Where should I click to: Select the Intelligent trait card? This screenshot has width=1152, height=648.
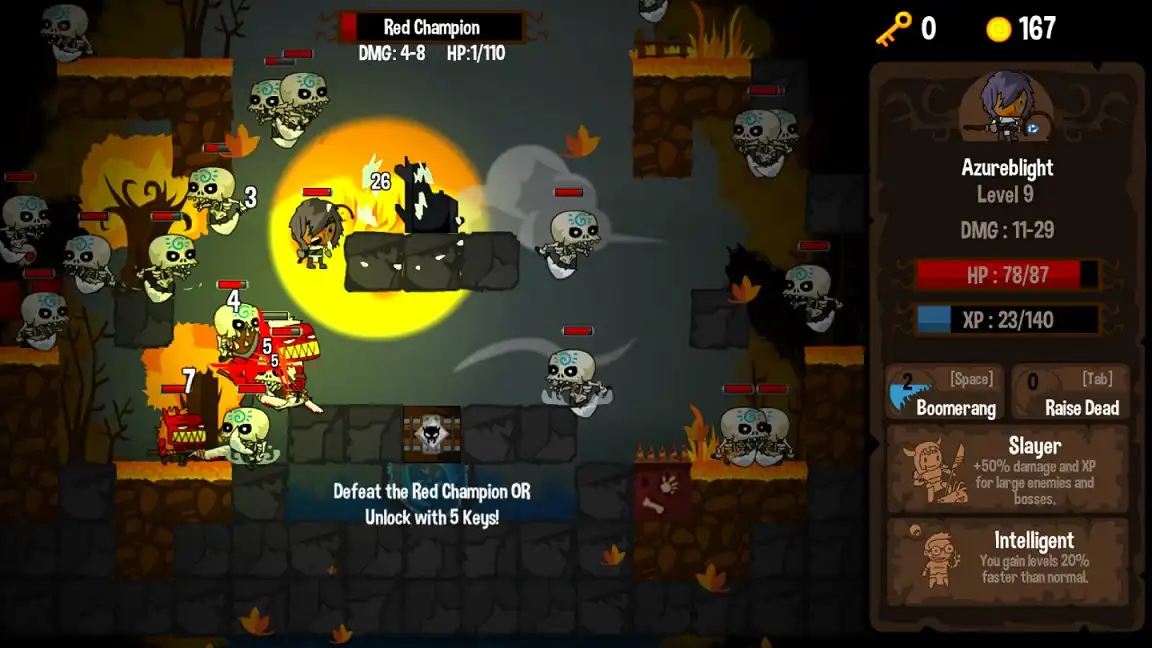click(x=1007, y=560)
